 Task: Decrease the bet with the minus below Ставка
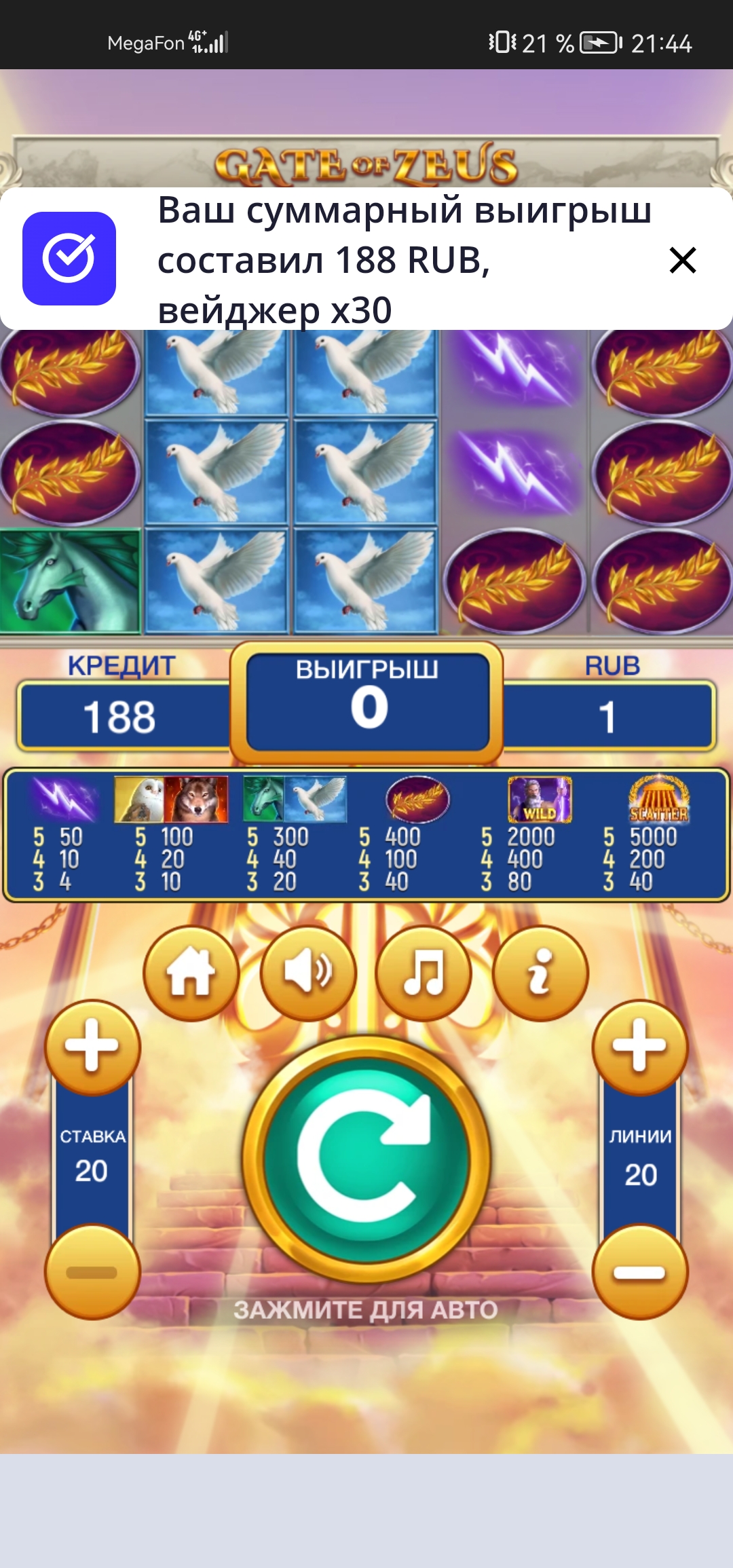click(x=92, y=1272)
